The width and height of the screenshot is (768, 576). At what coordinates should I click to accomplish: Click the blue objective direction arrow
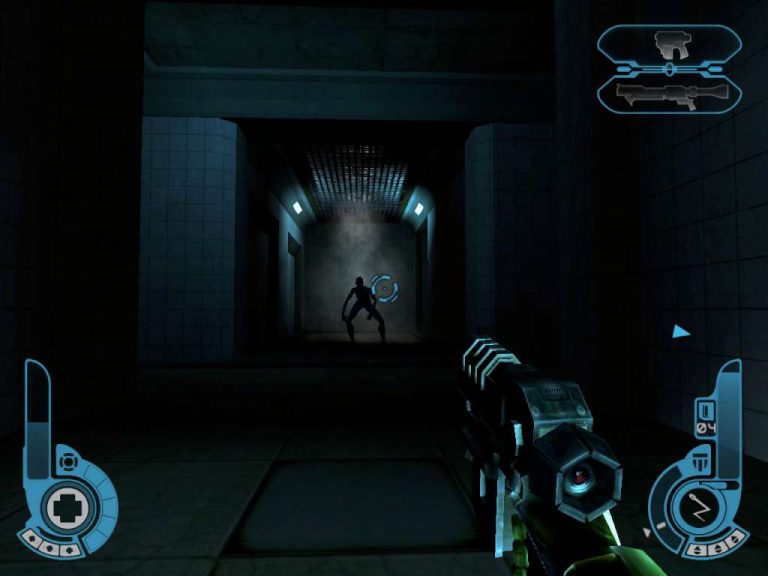[681, 331]
